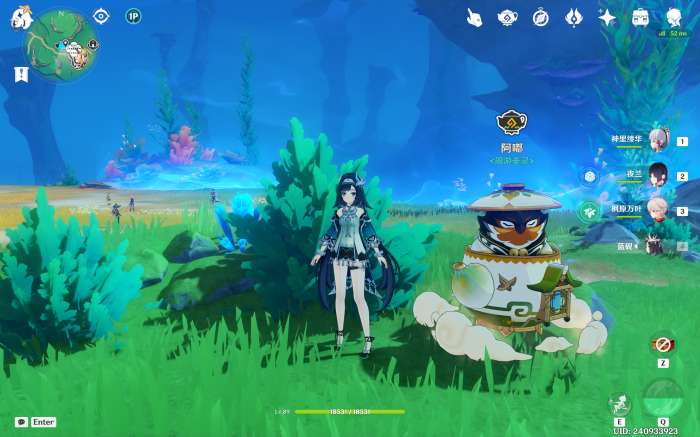Image resolution: width=700 pixels, height=437 pixels.
Task: Click the pointing hand icon
Action: point(474,17)
